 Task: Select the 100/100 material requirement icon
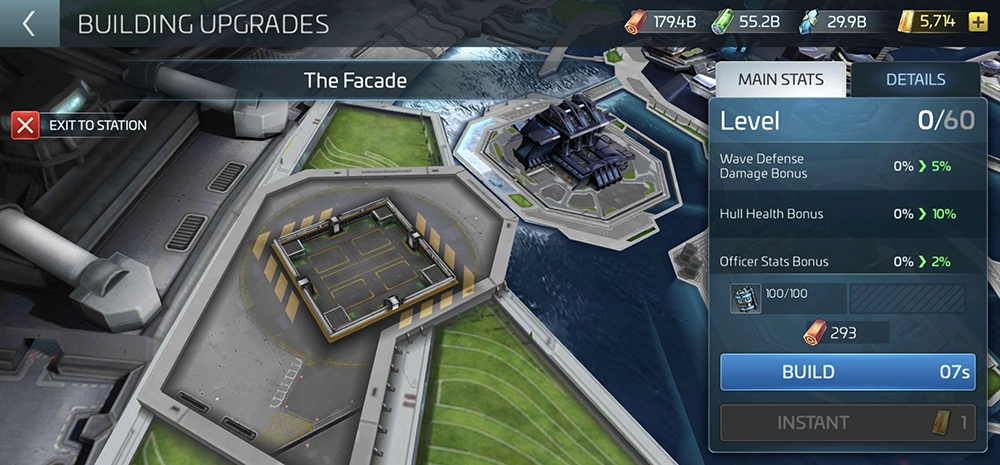coord(745,299)
